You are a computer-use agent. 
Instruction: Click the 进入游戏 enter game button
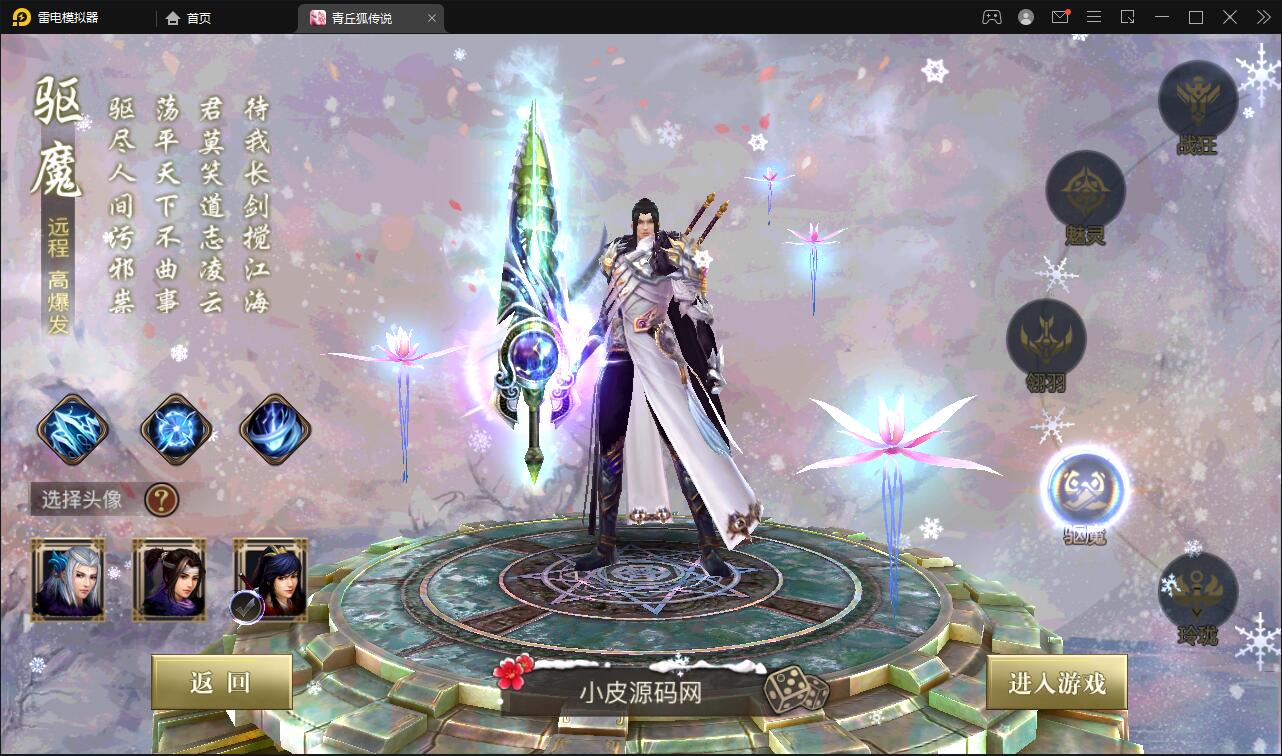pos(1057,683)
